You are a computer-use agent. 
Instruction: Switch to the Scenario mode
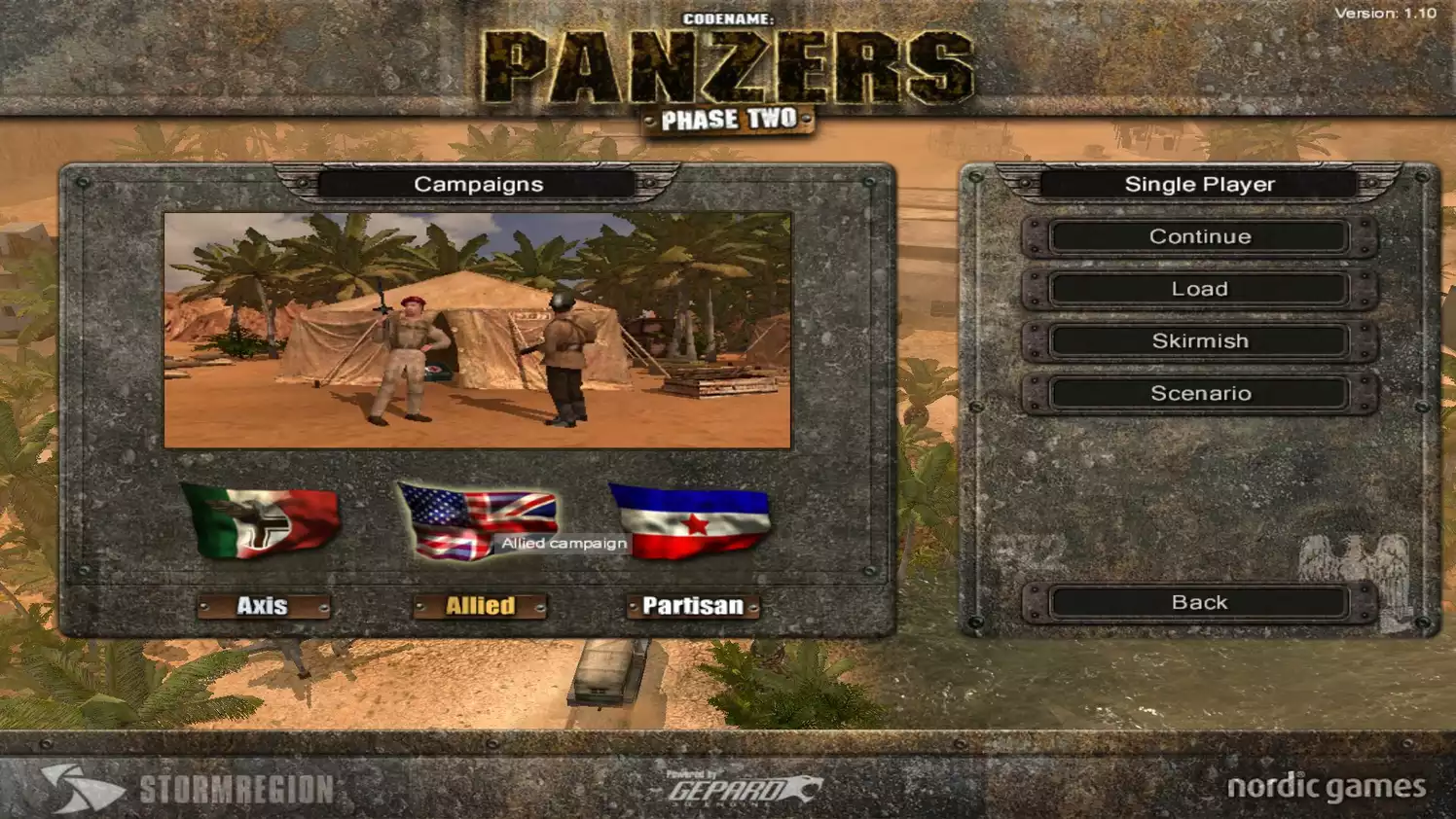click(1200, 393)
